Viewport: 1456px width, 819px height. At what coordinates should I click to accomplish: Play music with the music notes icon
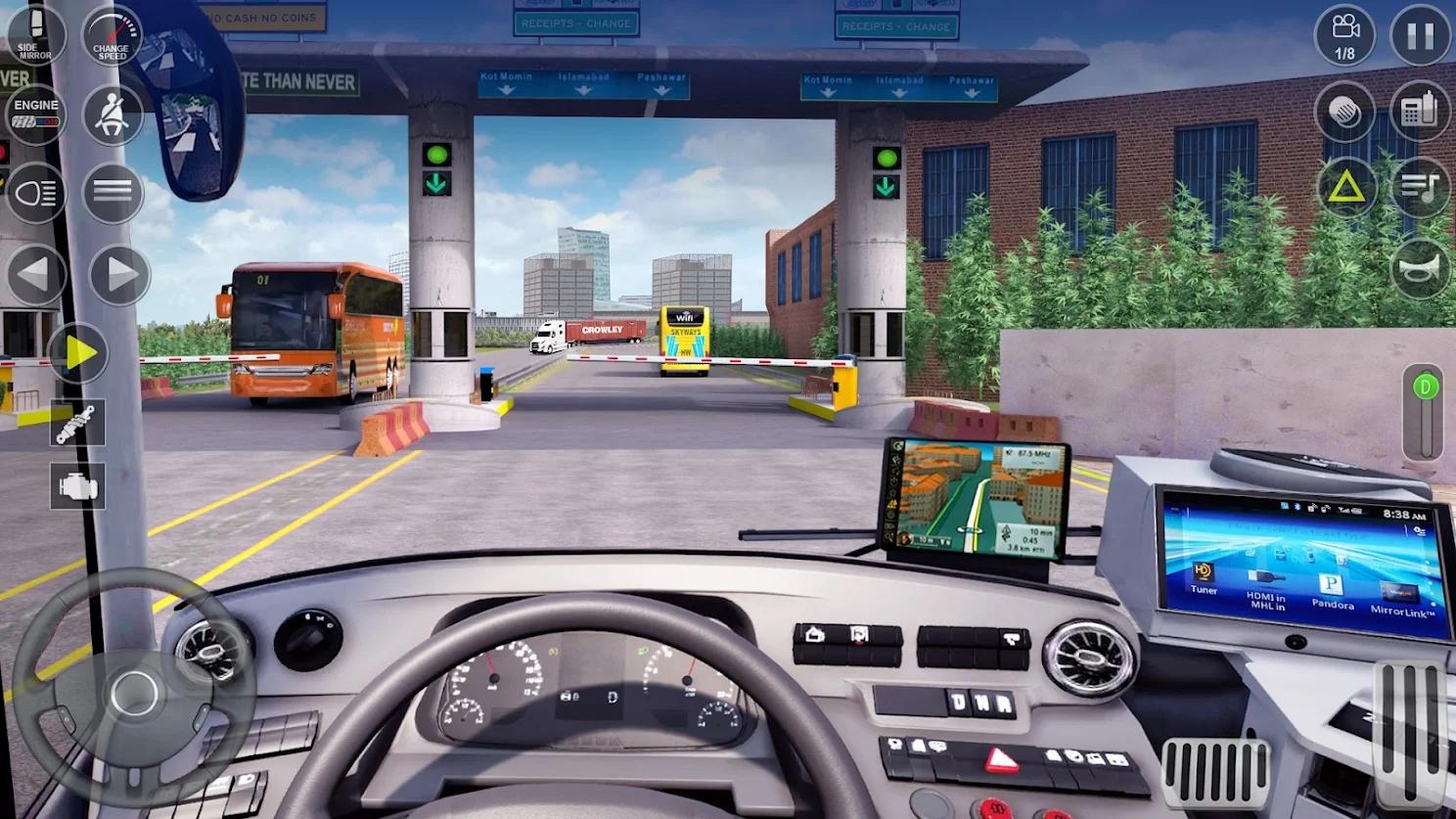(1421, 187)
